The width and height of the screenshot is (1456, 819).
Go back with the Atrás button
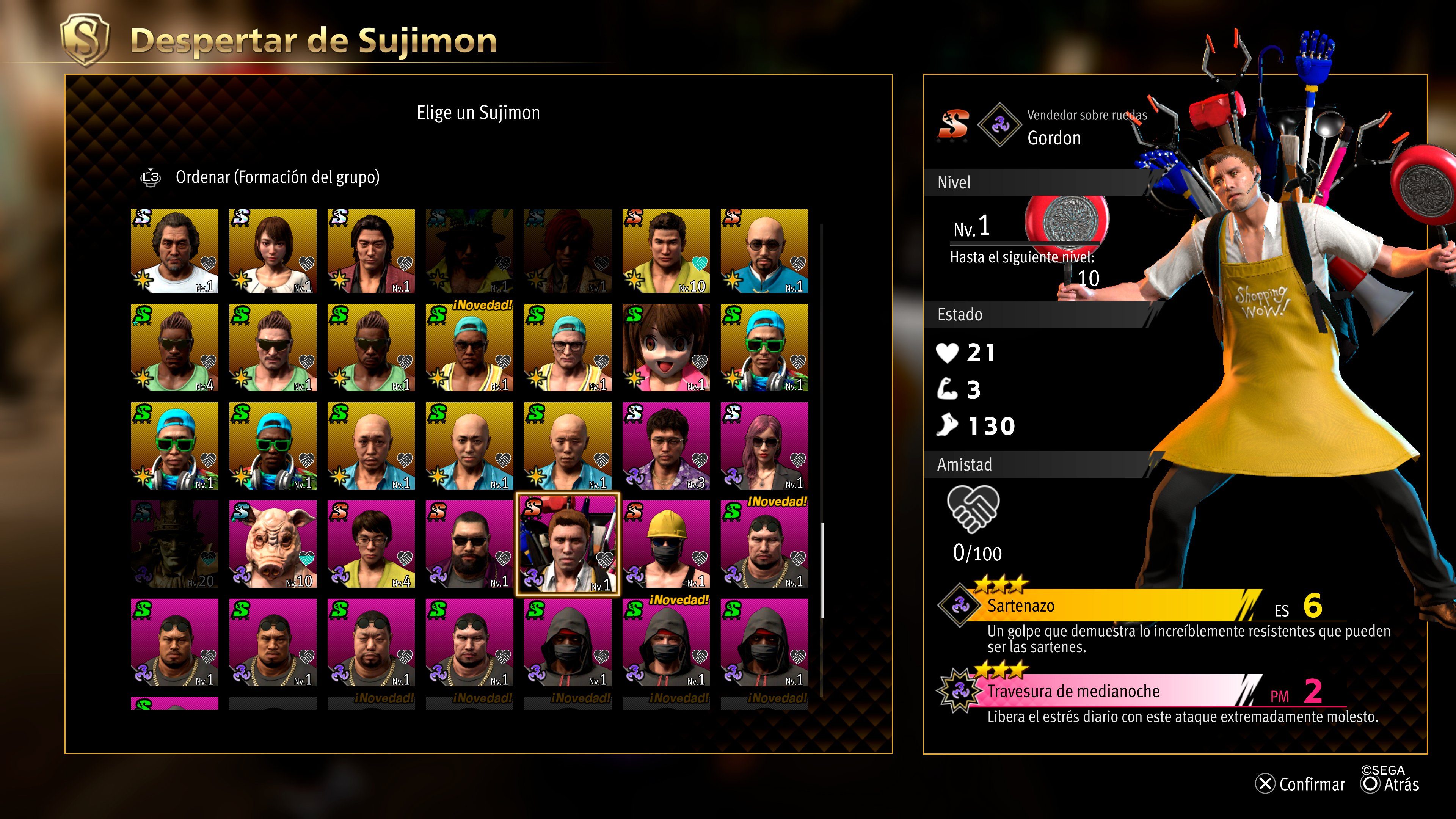pos(1391,784)
